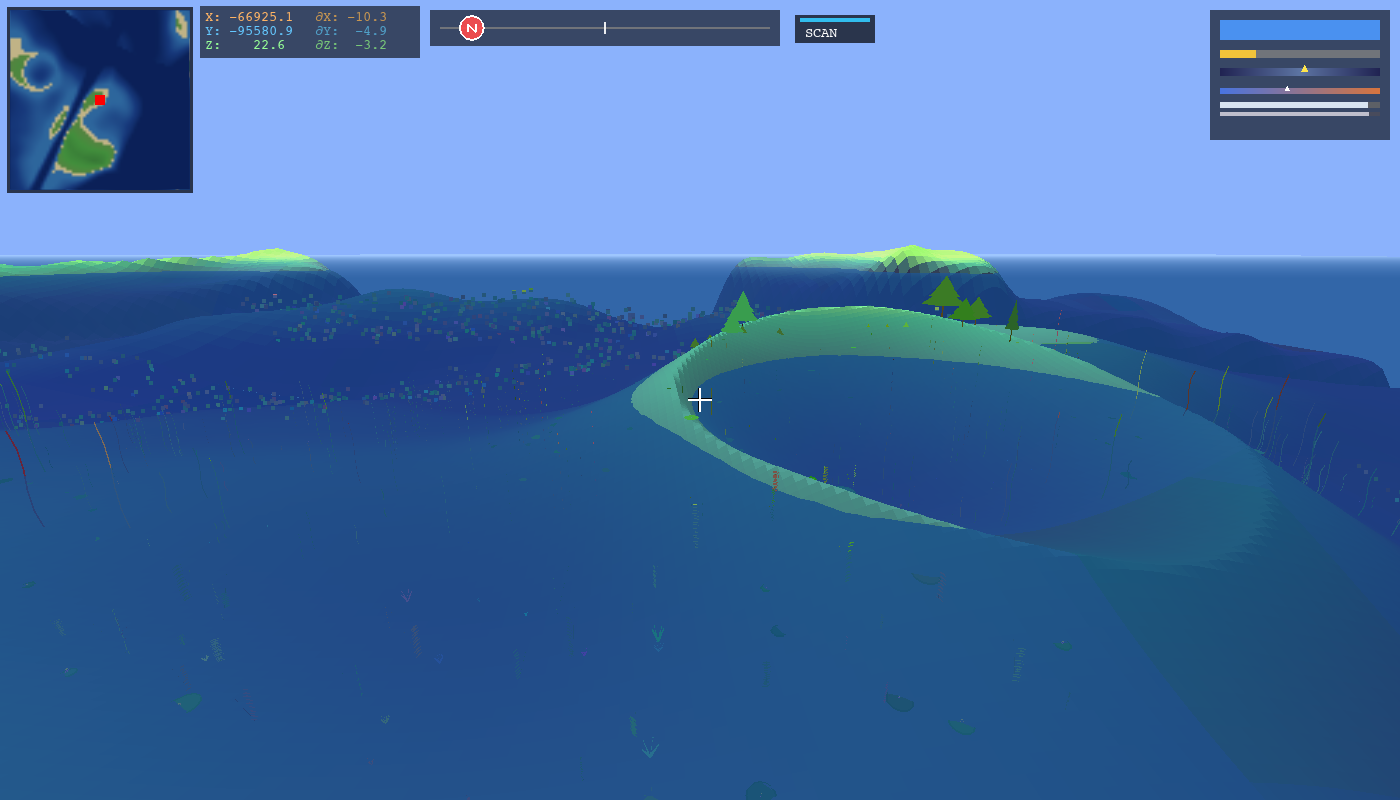This screenshot has height=800, width=1400.
Task: Click the crosshair target on the reef
Action: [700, 400]
